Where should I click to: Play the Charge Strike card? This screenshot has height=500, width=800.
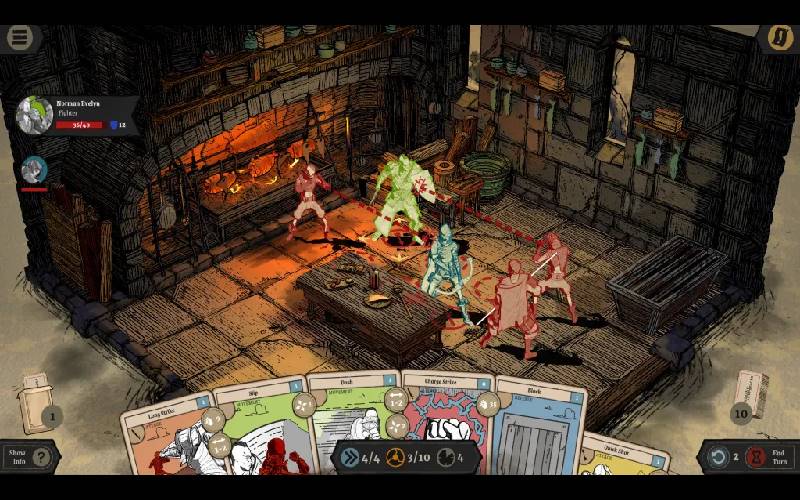[x=445, y=410]
